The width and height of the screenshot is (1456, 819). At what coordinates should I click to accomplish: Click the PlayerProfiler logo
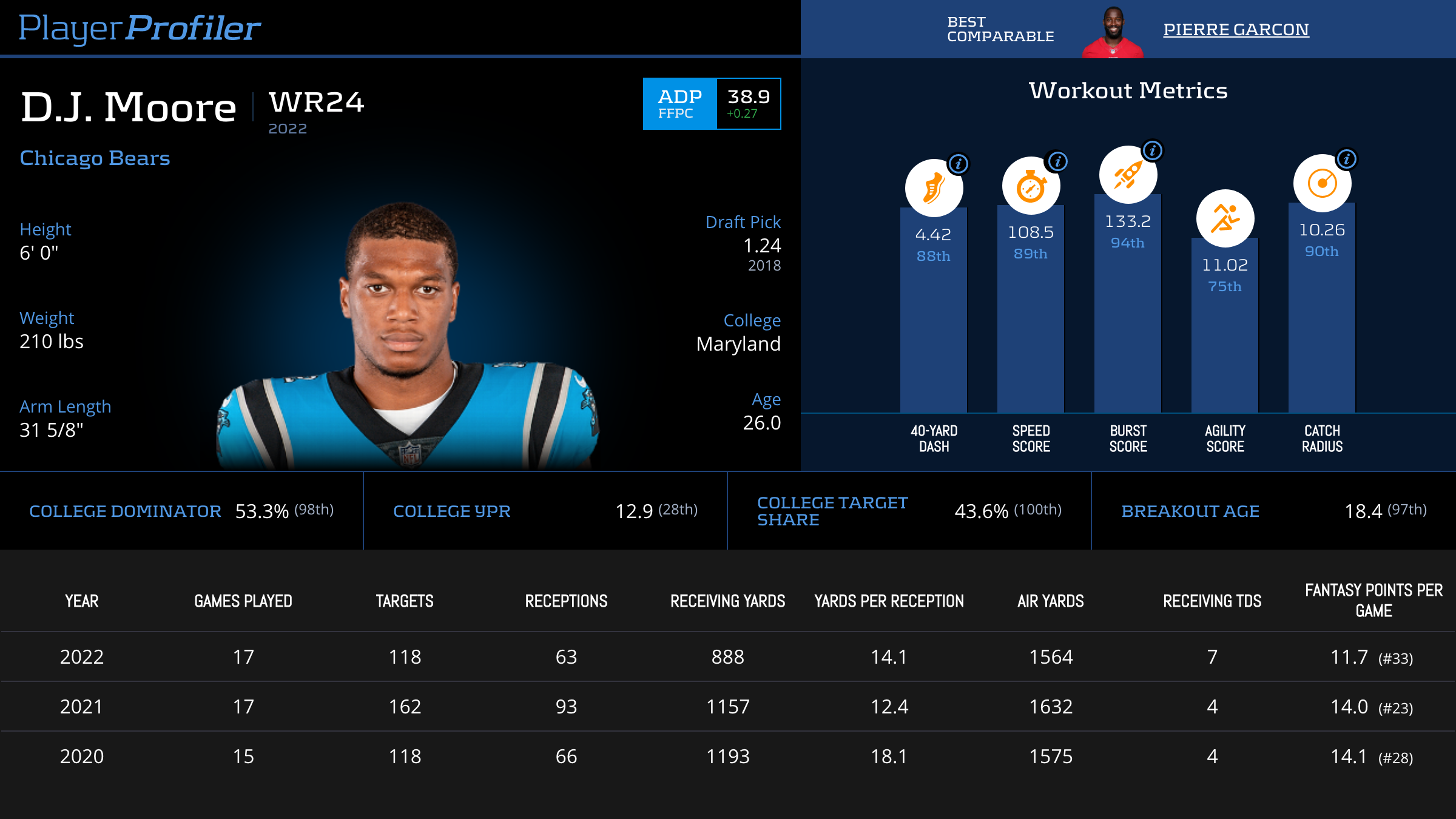140,29
